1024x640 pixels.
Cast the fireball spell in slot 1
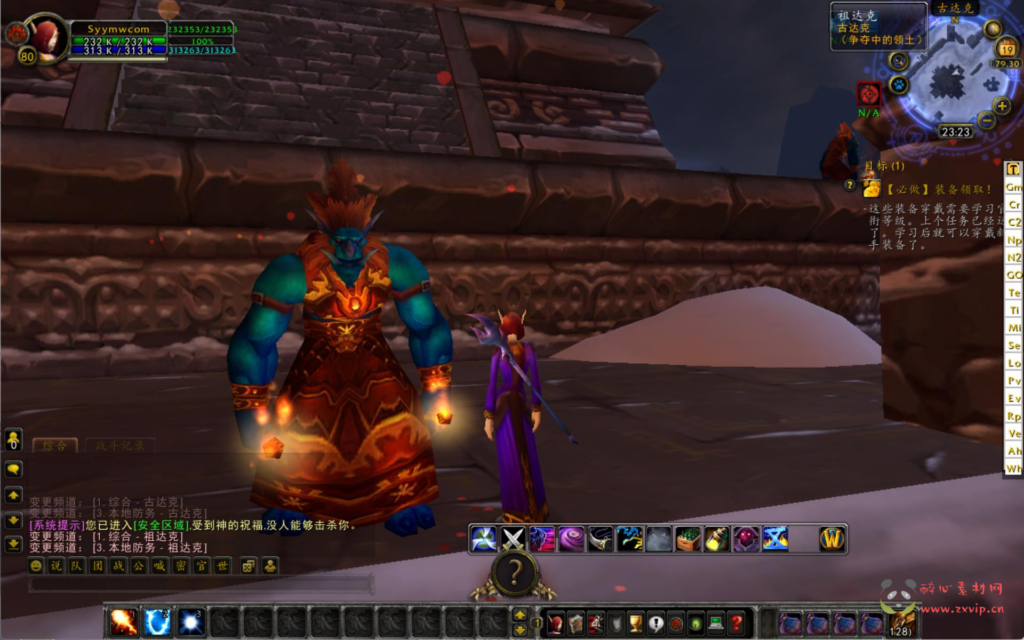[x=124, y=622]
